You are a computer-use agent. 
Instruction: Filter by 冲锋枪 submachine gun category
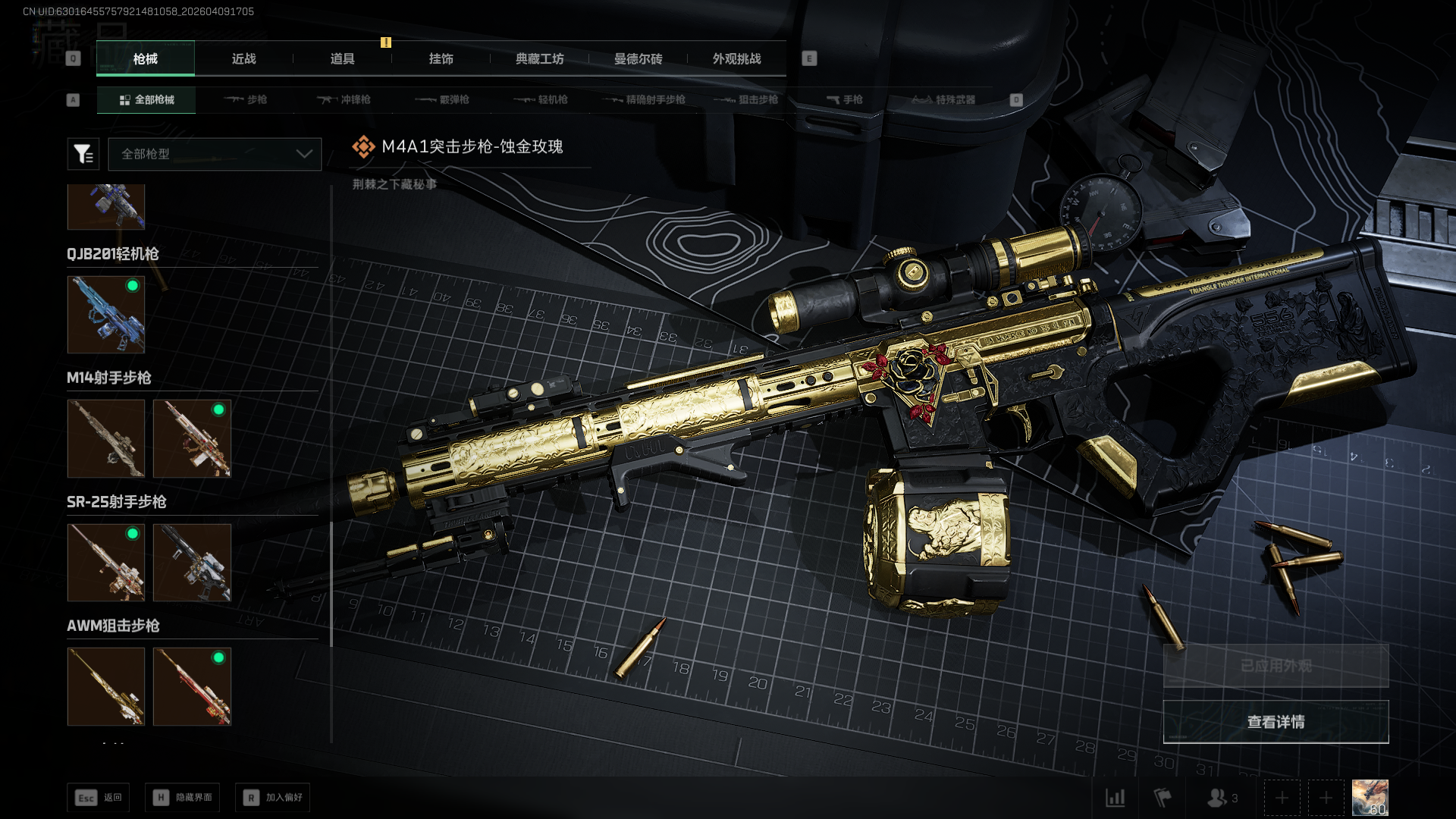pyautogui.click(x=344, y=100)
